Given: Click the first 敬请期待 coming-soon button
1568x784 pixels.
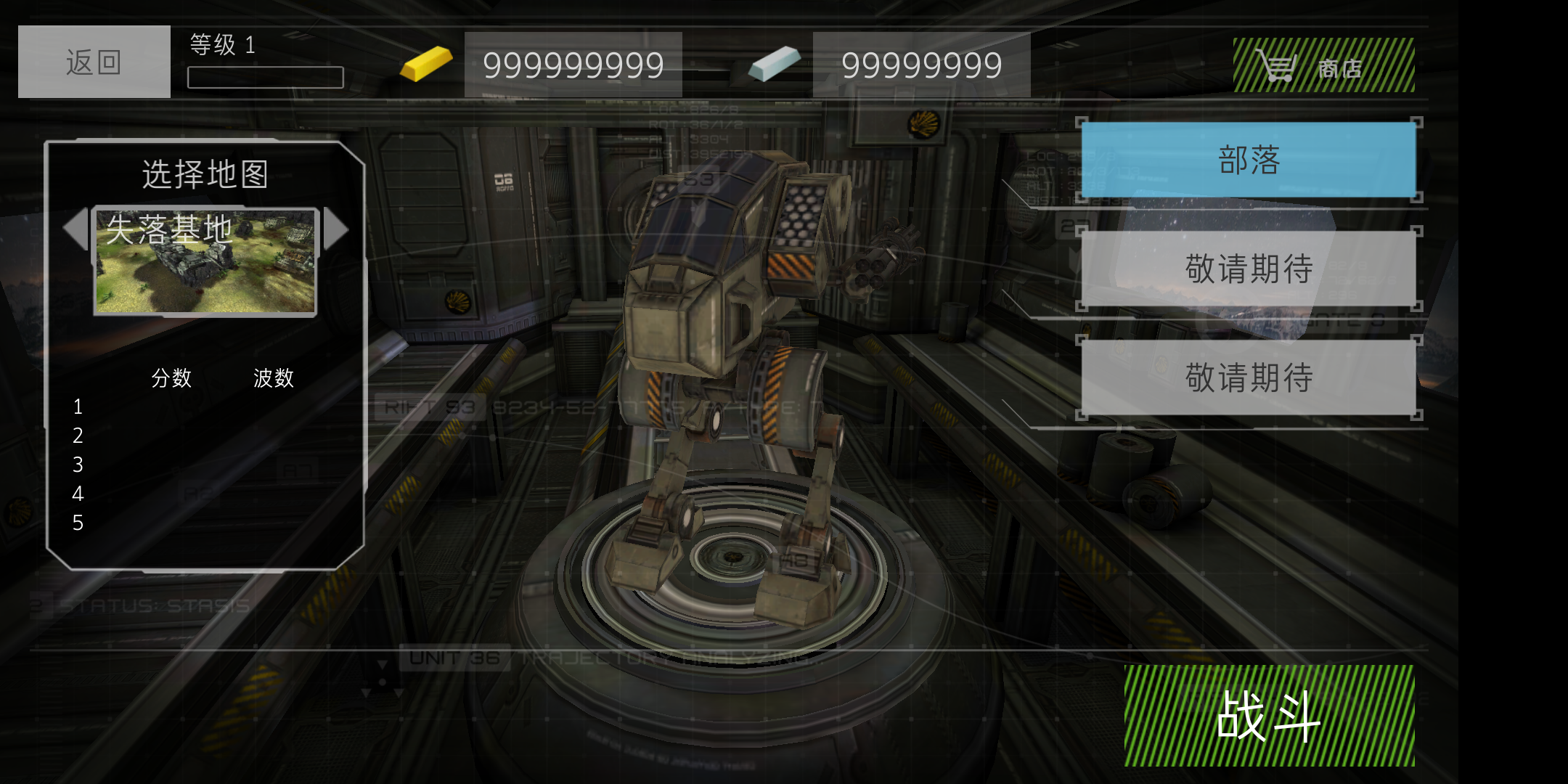Looking at the screenshot, I should tap(1249, 269).
